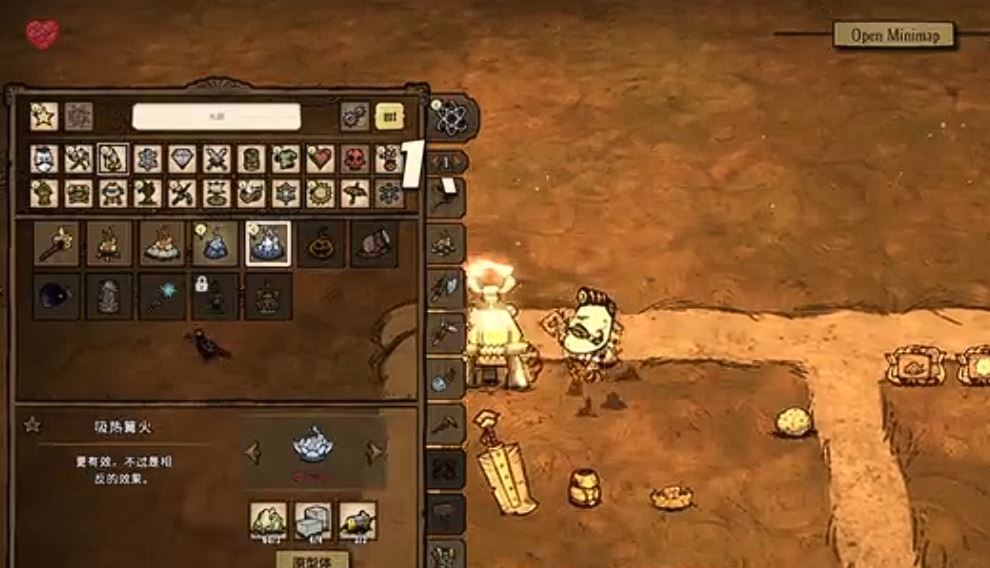Select the stone fire pit recipe

click(x=162, y=243)
